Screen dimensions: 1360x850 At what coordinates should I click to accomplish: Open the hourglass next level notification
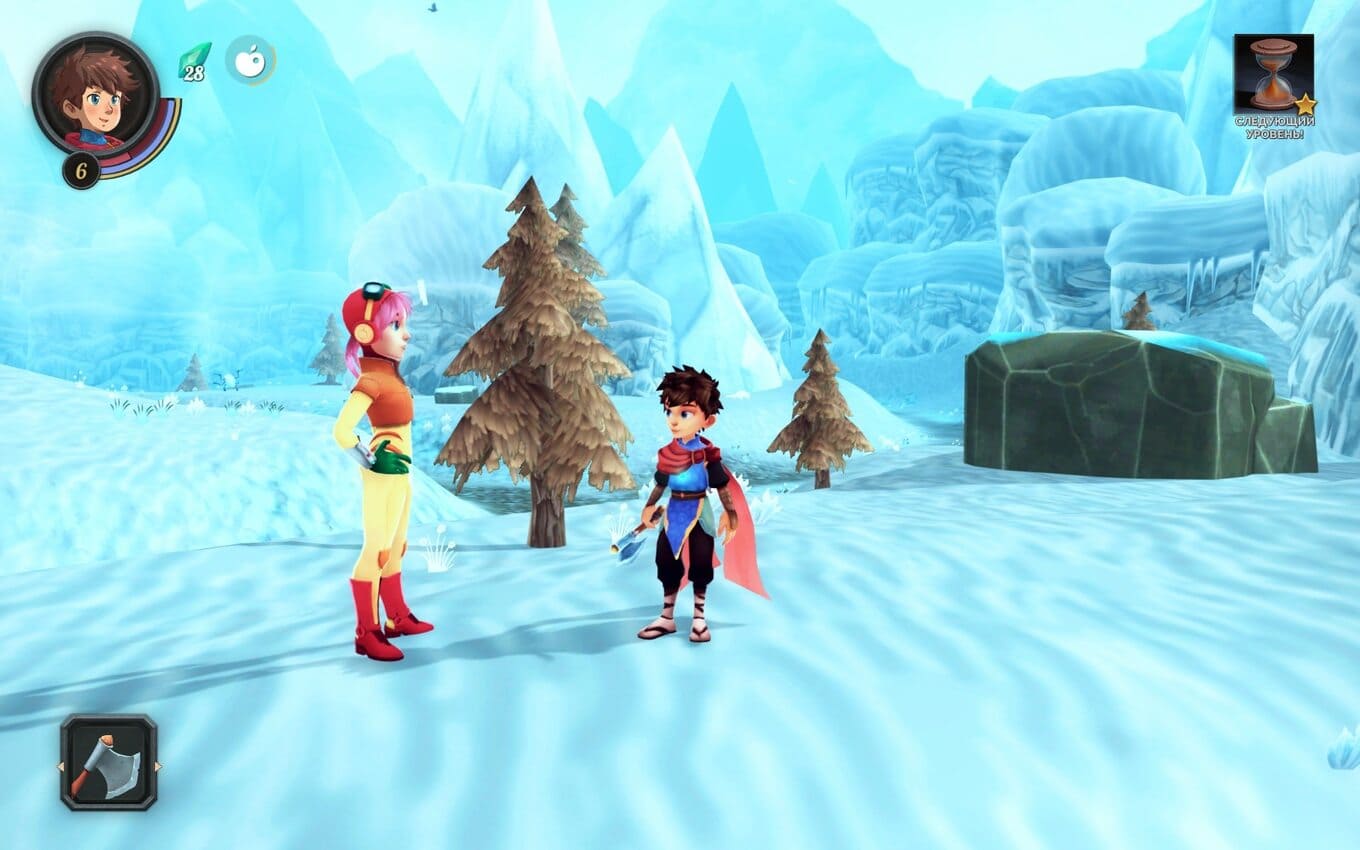click(x=1273, y=73)
